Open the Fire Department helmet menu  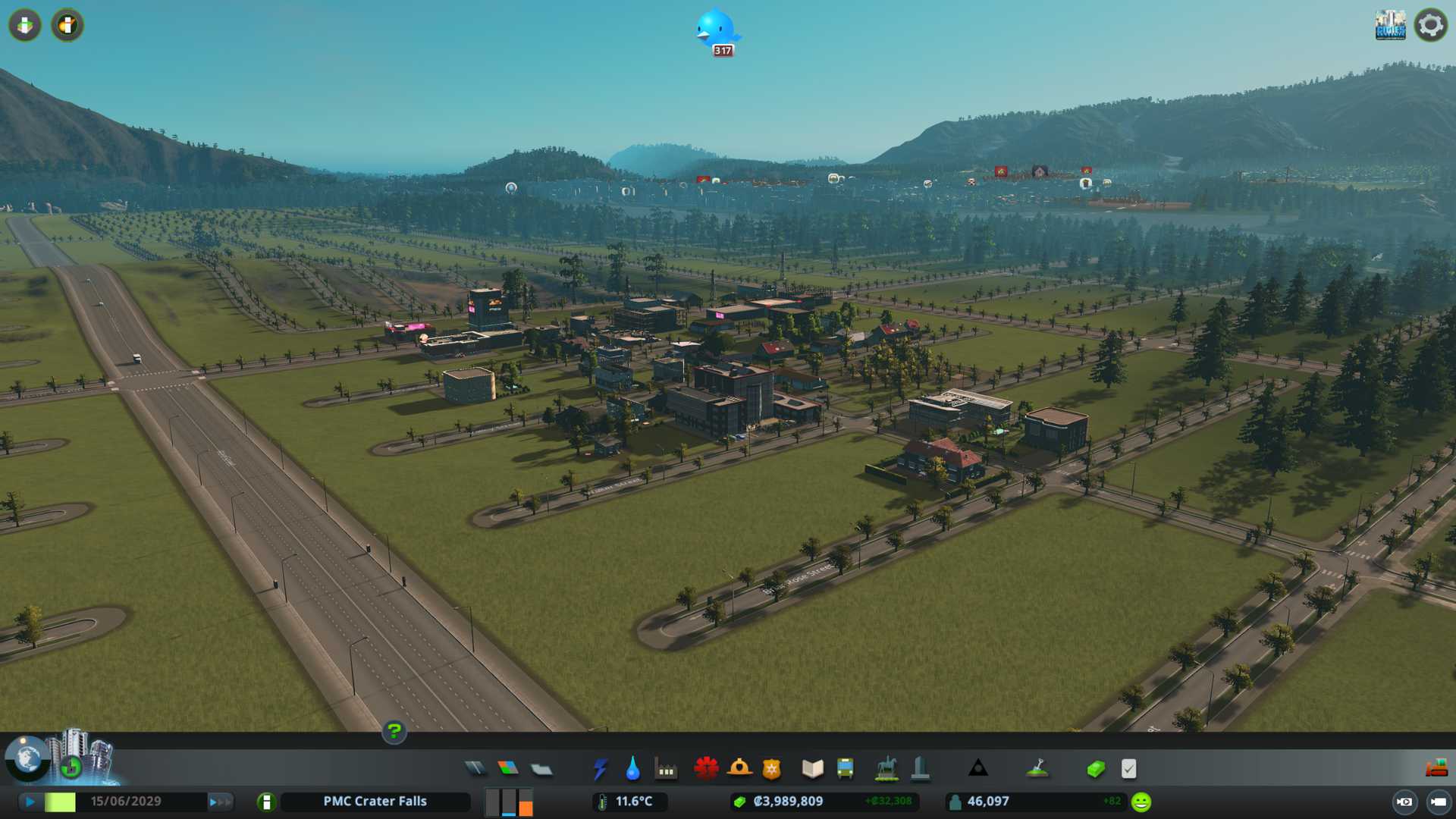pyautogui.click(x=739, y=769)
